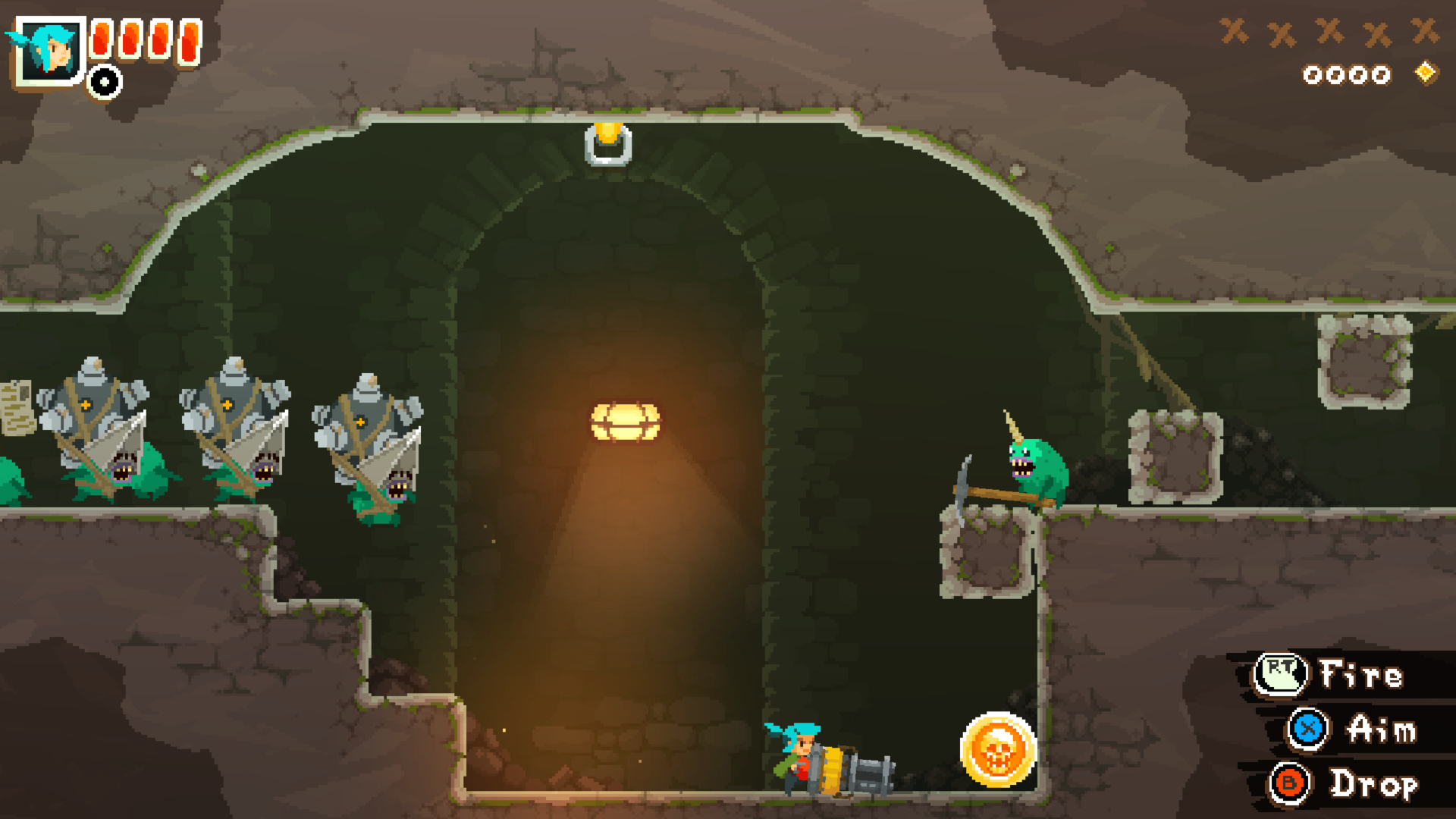Select the Fire label text
Image resolution: width=1456 pixels, height=819 pixels.
coord(1360,673)
